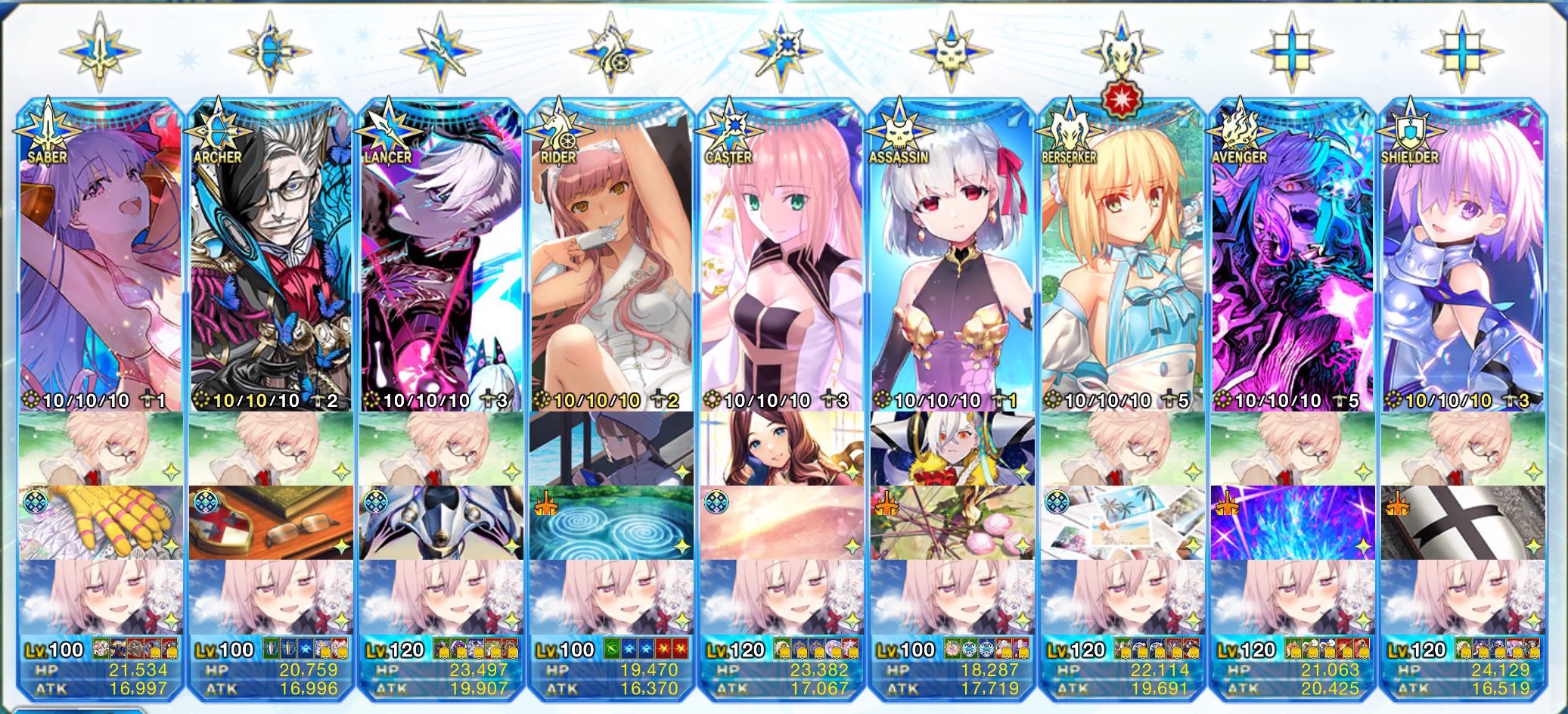Select the pink sky craft essence under Caster
The height and width of the screenshot is (714, 1568).
coord(781,523)
